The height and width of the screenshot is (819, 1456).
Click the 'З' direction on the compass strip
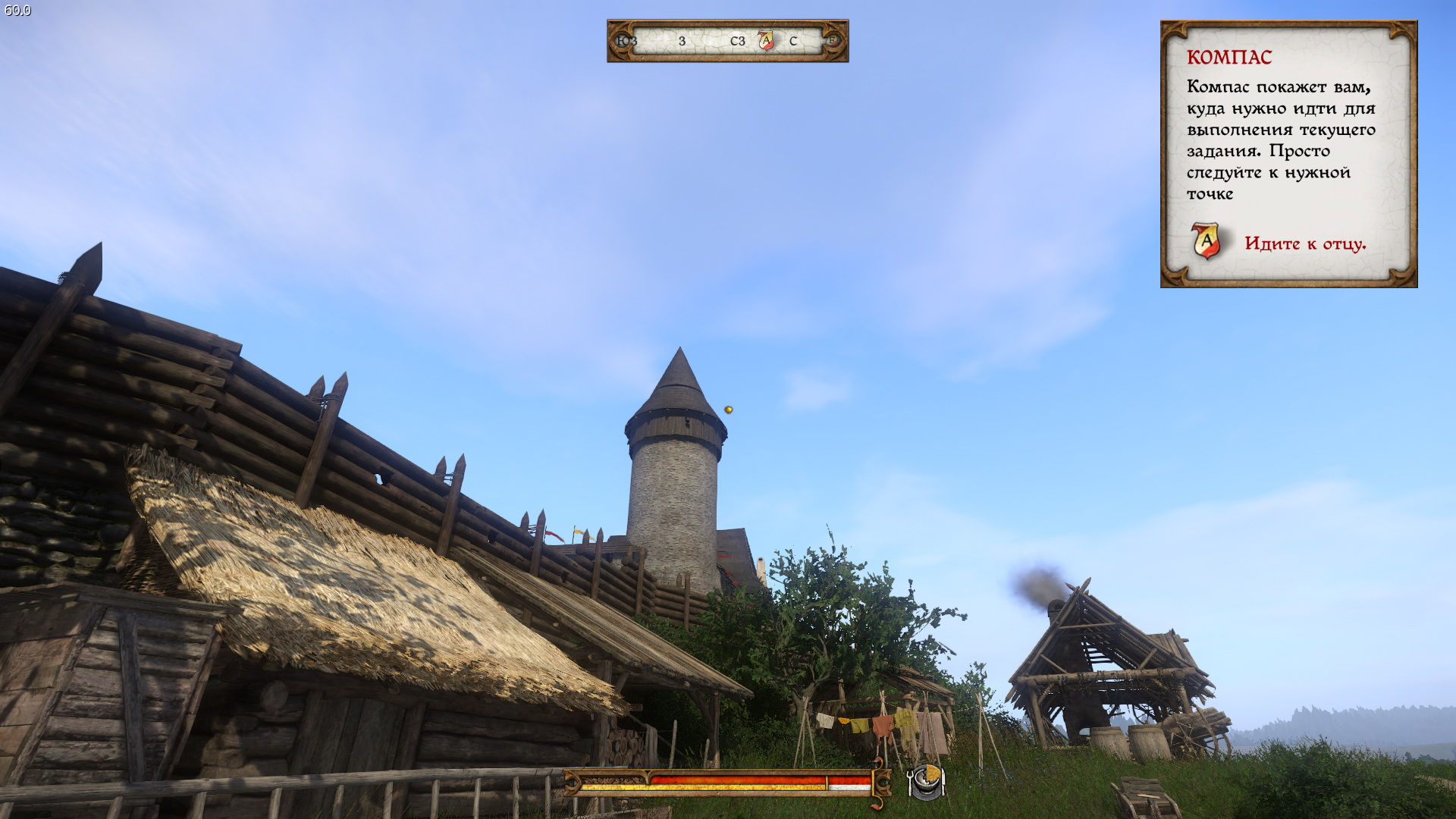pos(682,39)
